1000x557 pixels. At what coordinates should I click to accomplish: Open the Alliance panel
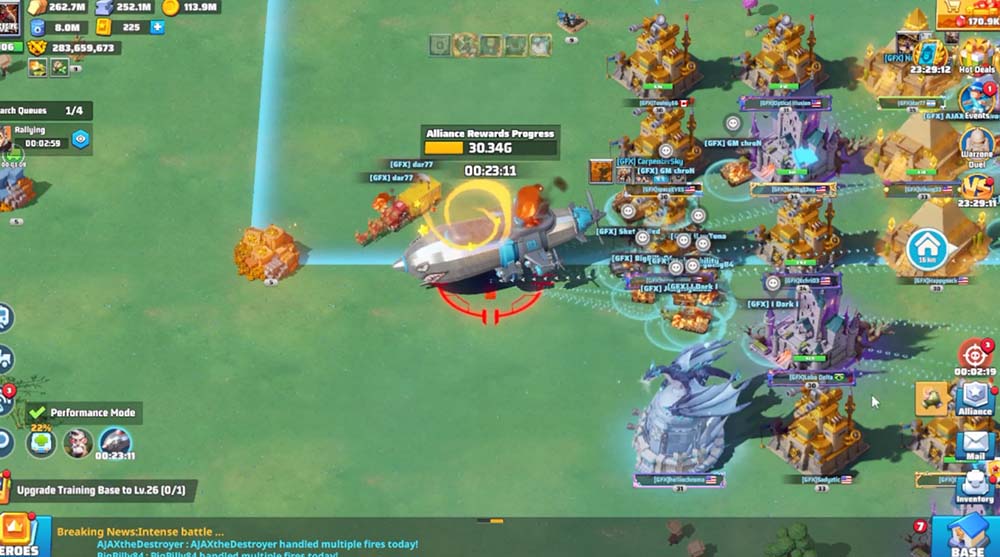coord(974,397)
